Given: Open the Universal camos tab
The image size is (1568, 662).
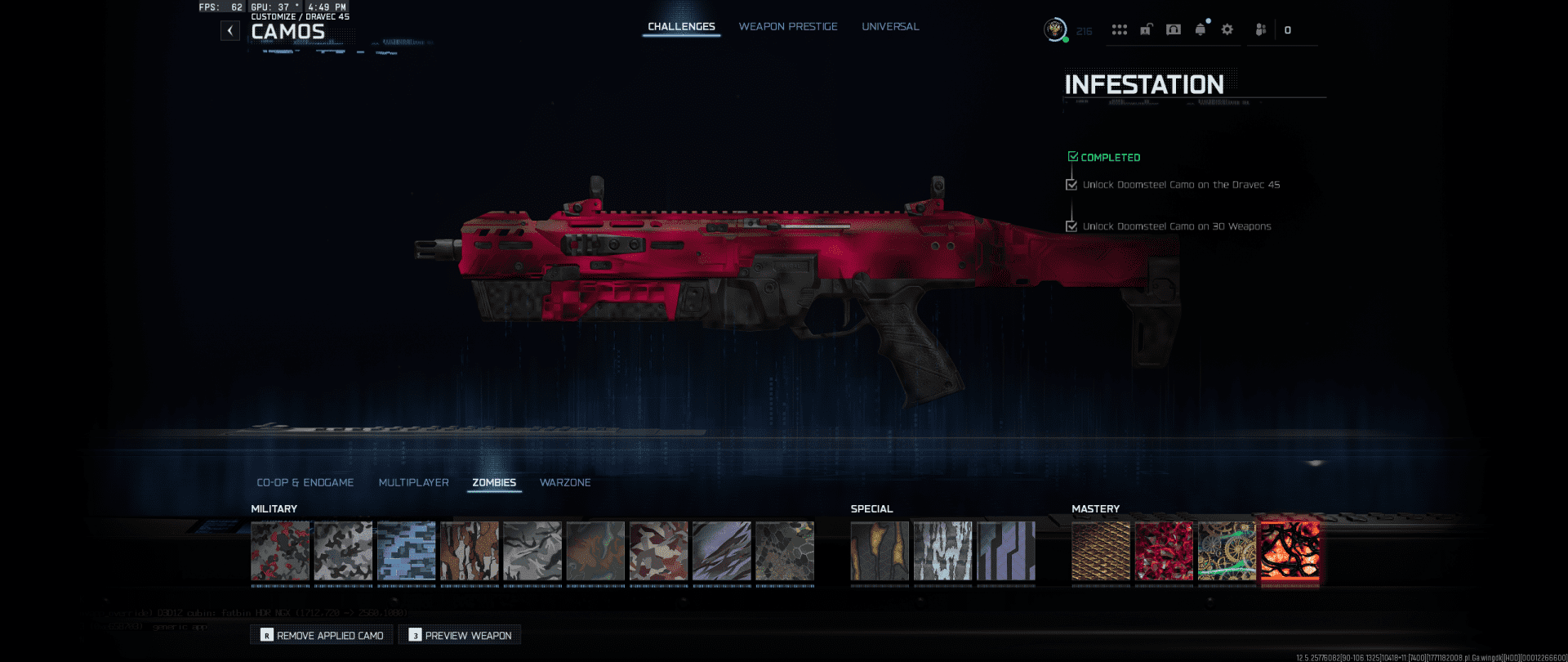Looking at the screenshot, I should pos(890,27).
